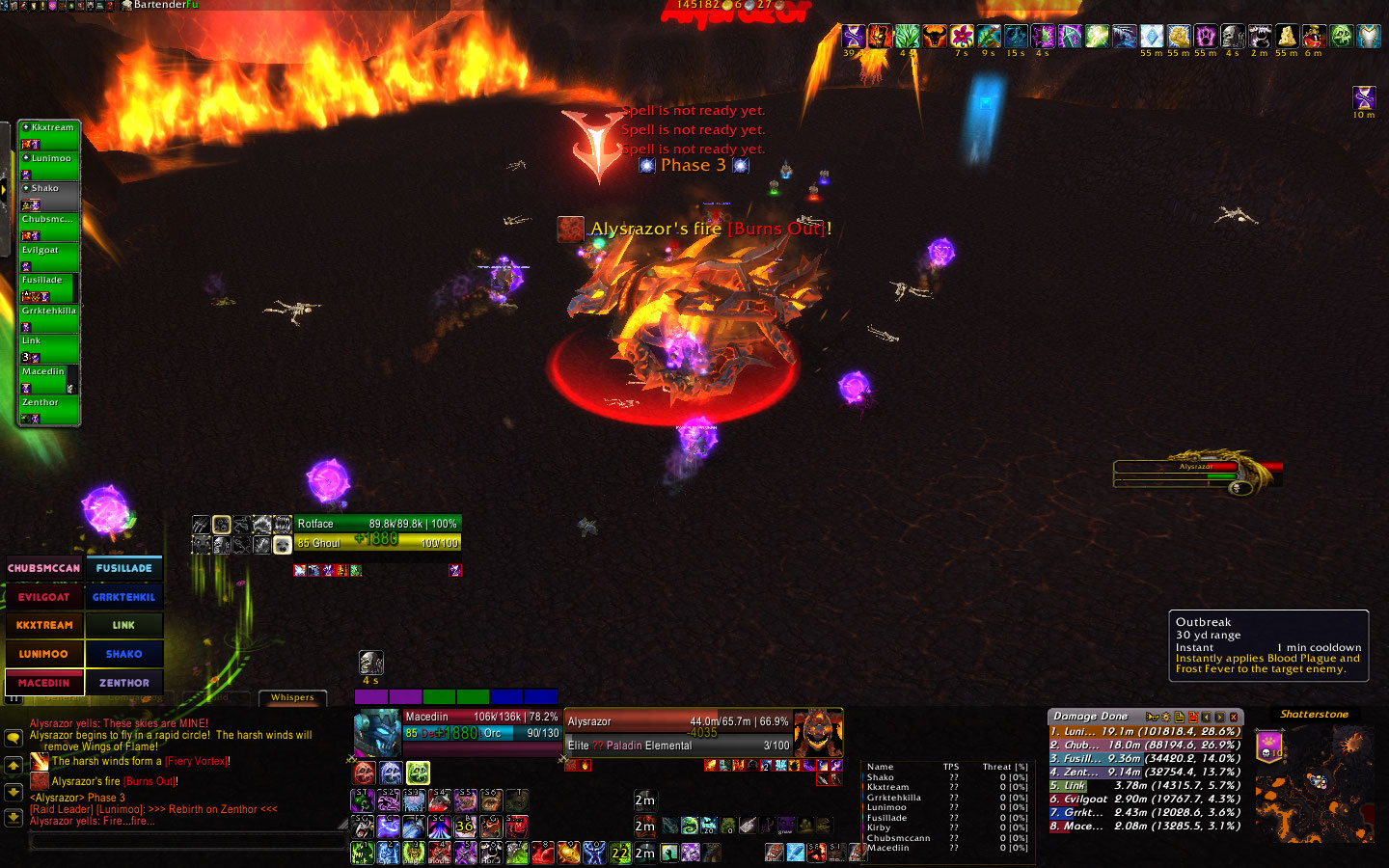Click the CHUBSMCCAN name button
1389x868 pixels.
click(44, 568)
